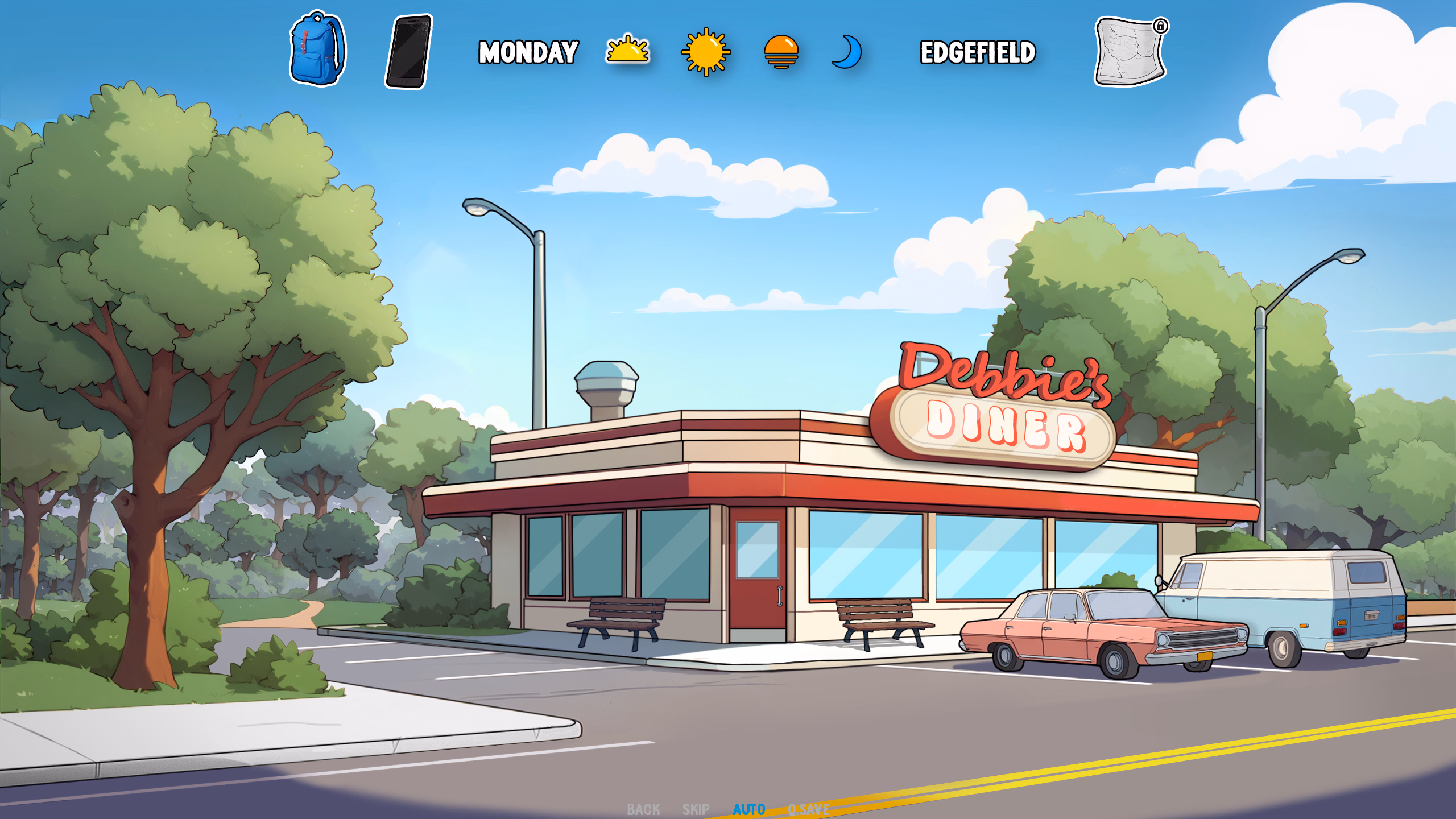Click the Back button
Screen dimensions: 1456x819
click(x=643, y=809)
